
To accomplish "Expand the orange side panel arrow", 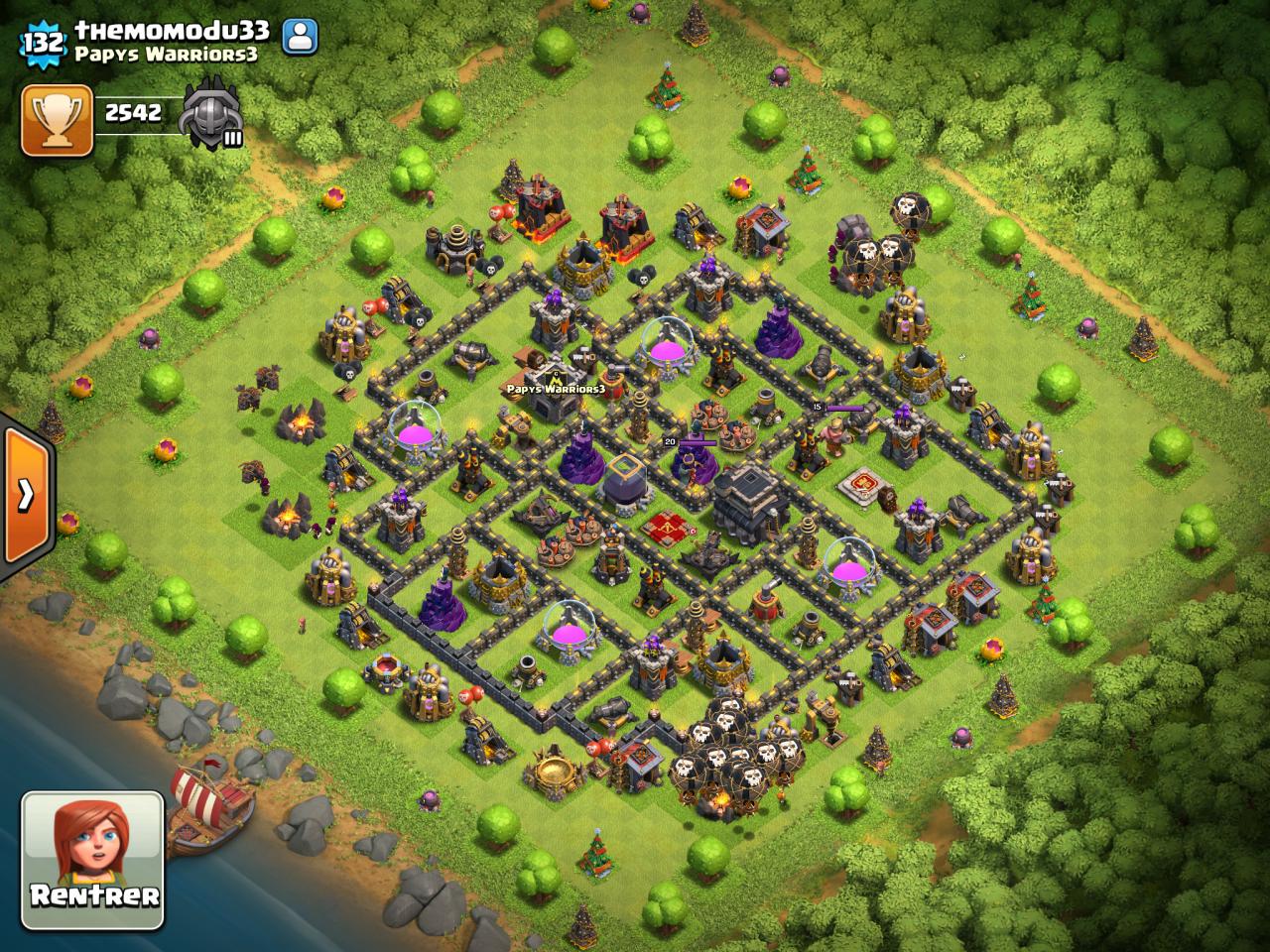I will click(26, 494).
